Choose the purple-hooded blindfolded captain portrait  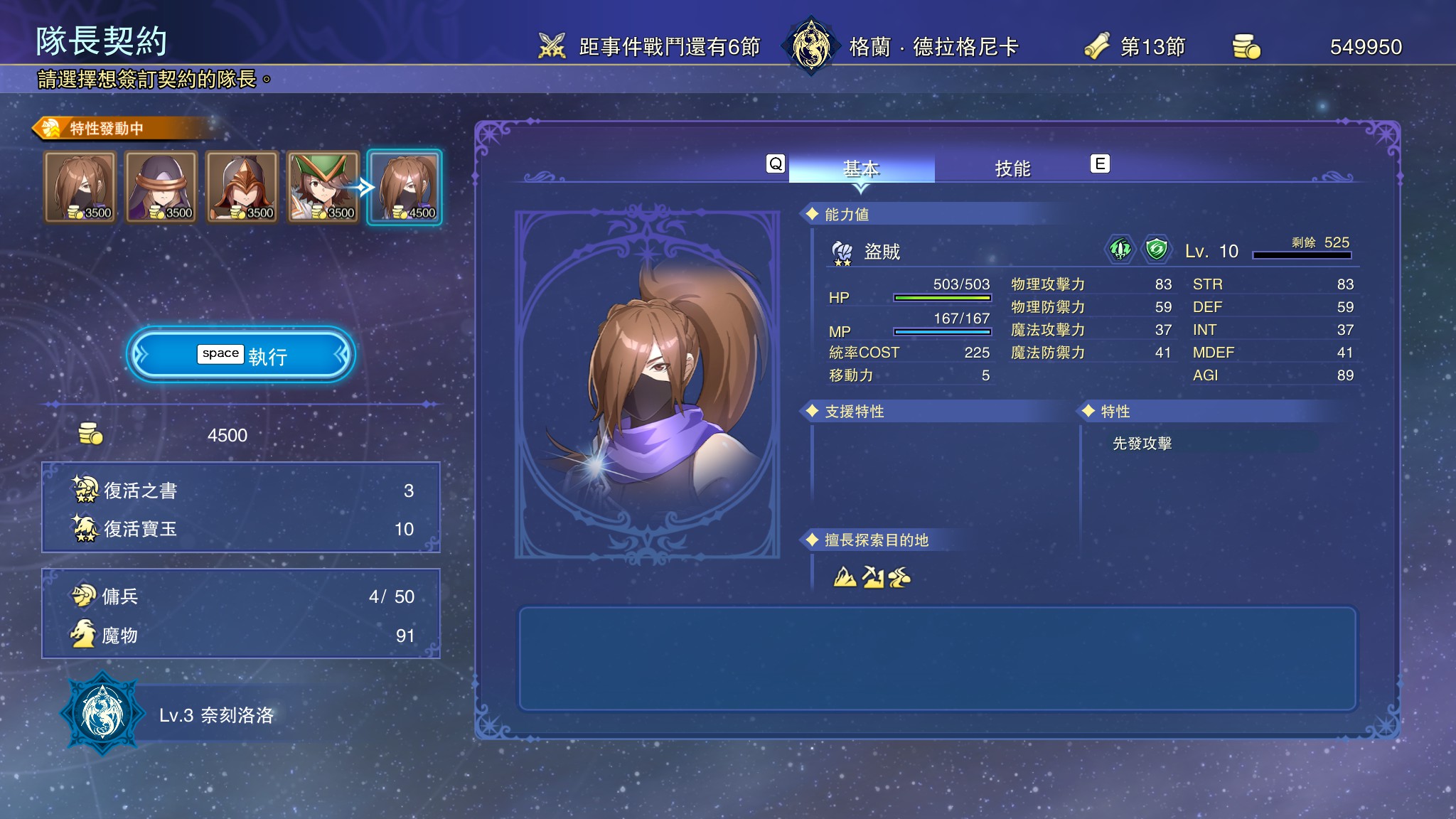(161, 187)
